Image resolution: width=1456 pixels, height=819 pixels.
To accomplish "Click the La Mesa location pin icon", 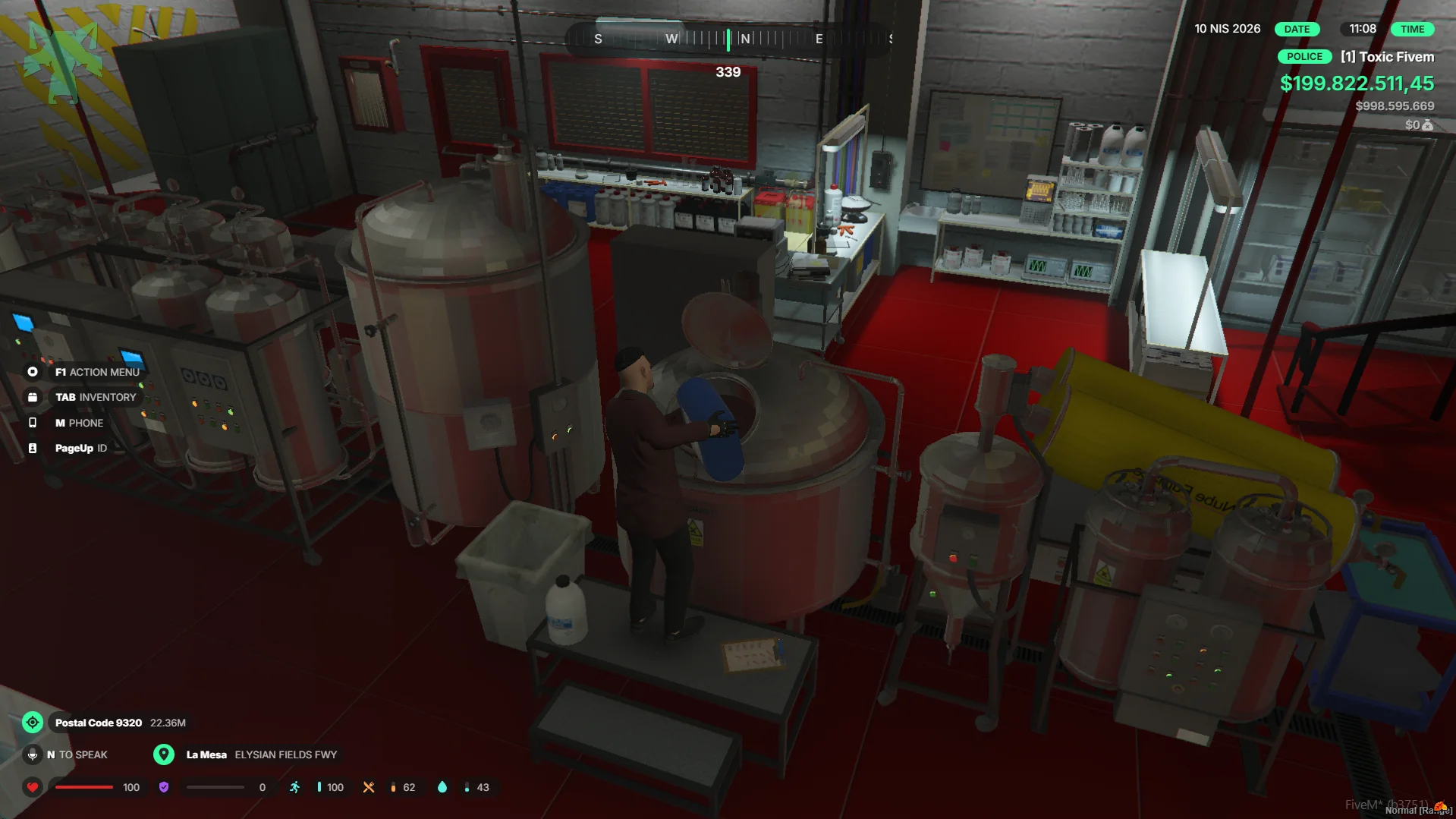I will [164, 754].
